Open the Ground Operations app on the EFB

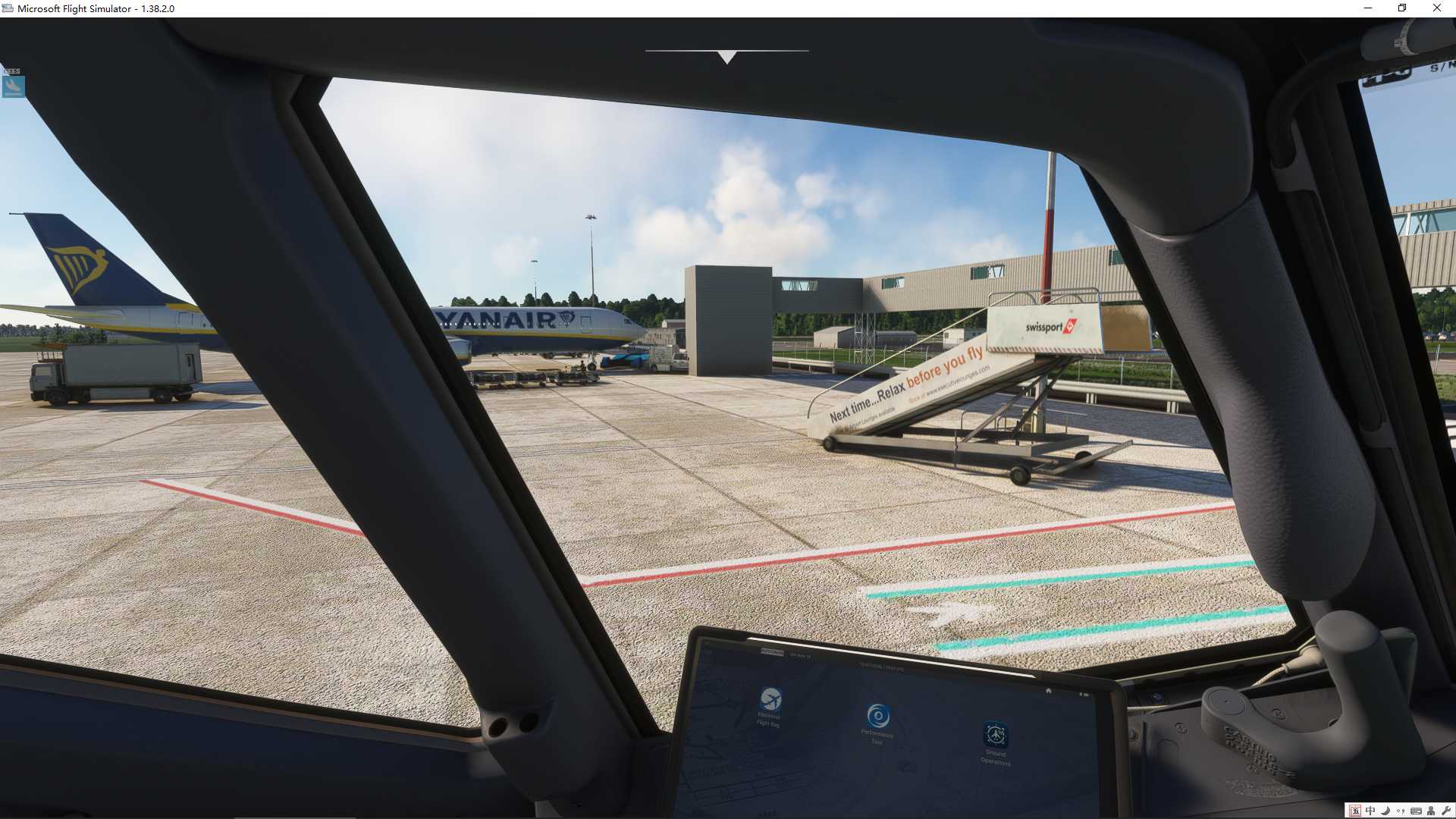[996, 734]
